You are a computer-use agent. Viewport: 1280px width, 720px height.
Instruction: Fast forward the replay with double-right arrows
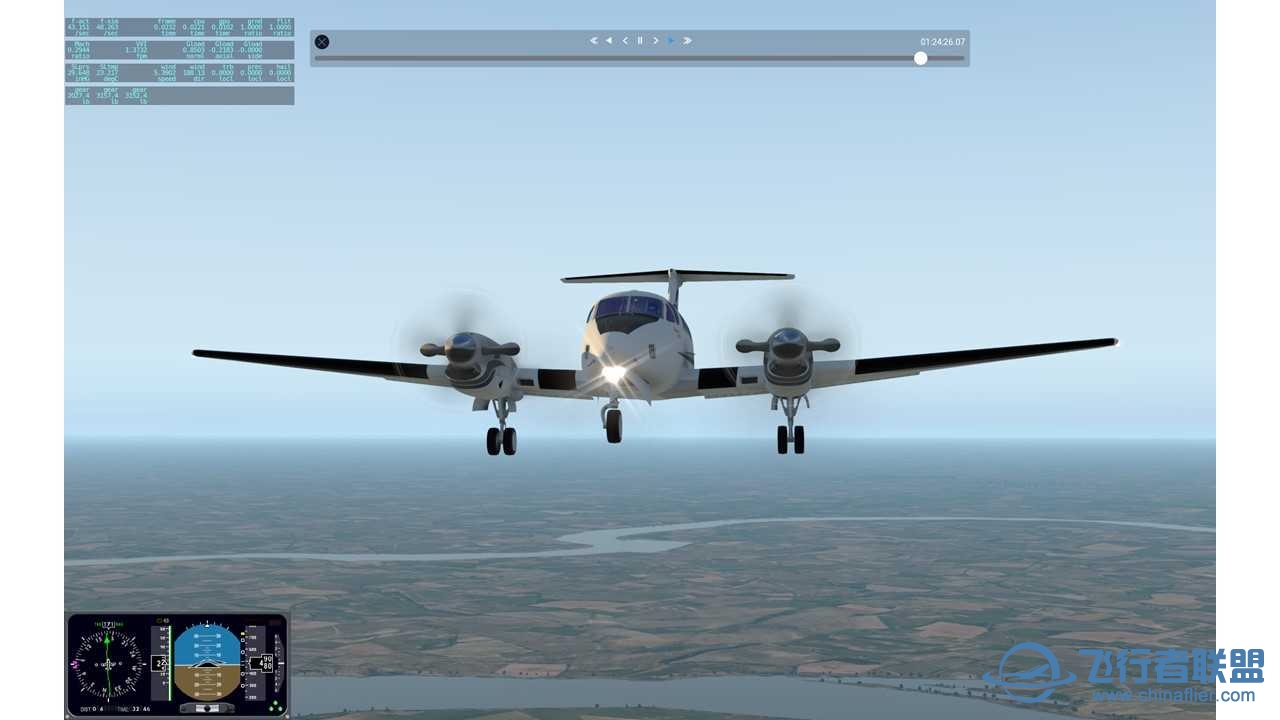687,41
